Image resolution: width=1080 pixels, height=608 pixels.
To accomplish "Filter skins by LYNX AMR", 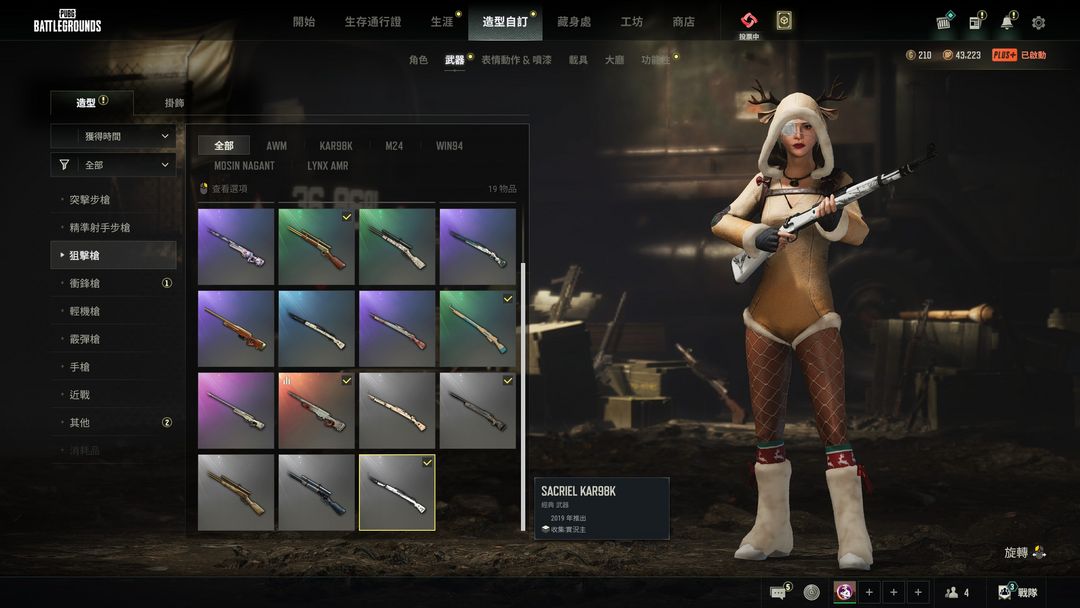I will [x=327, y=166].
